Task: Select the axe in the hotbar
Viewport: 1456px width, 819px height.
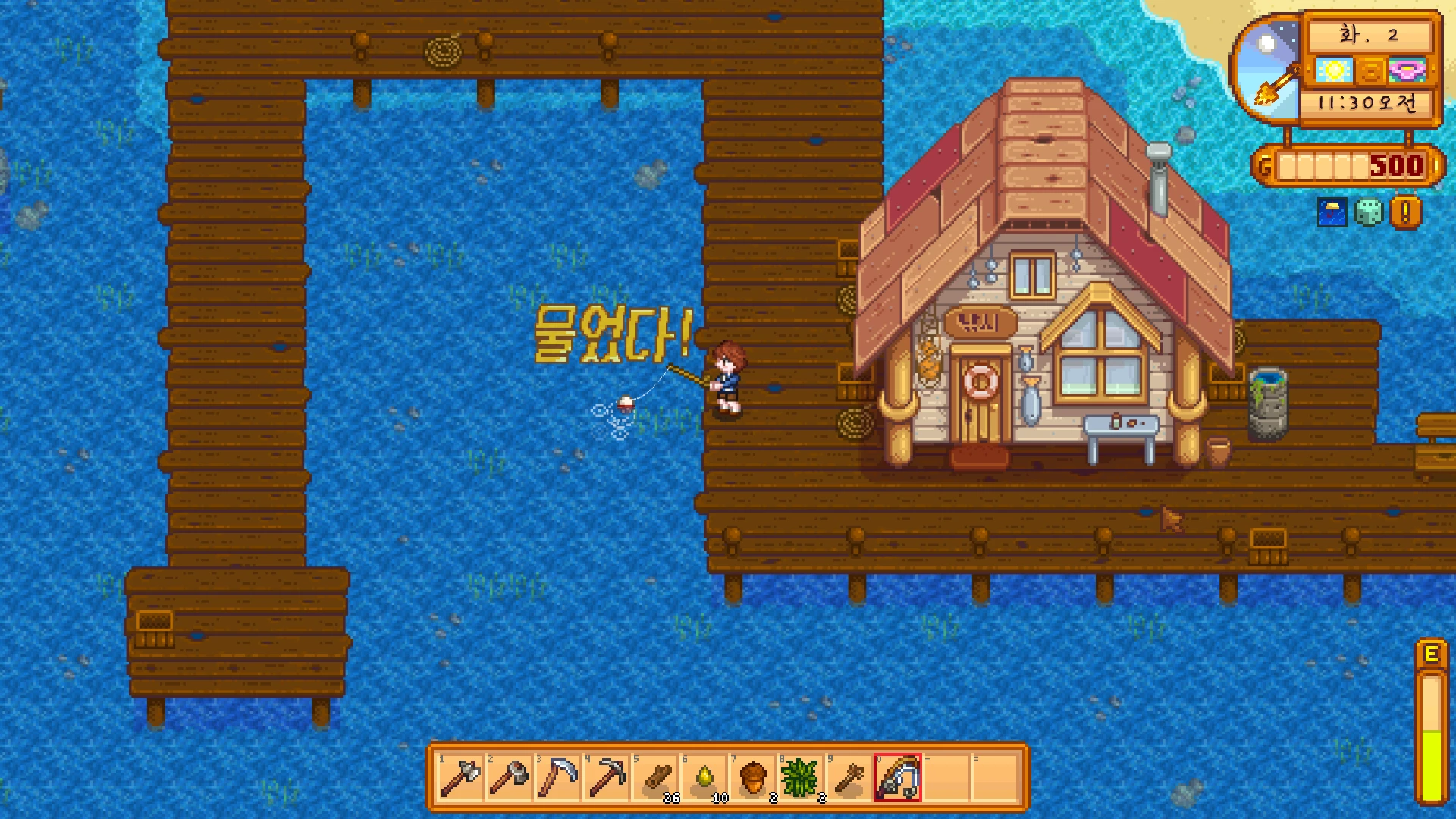Action: (461, 777)
